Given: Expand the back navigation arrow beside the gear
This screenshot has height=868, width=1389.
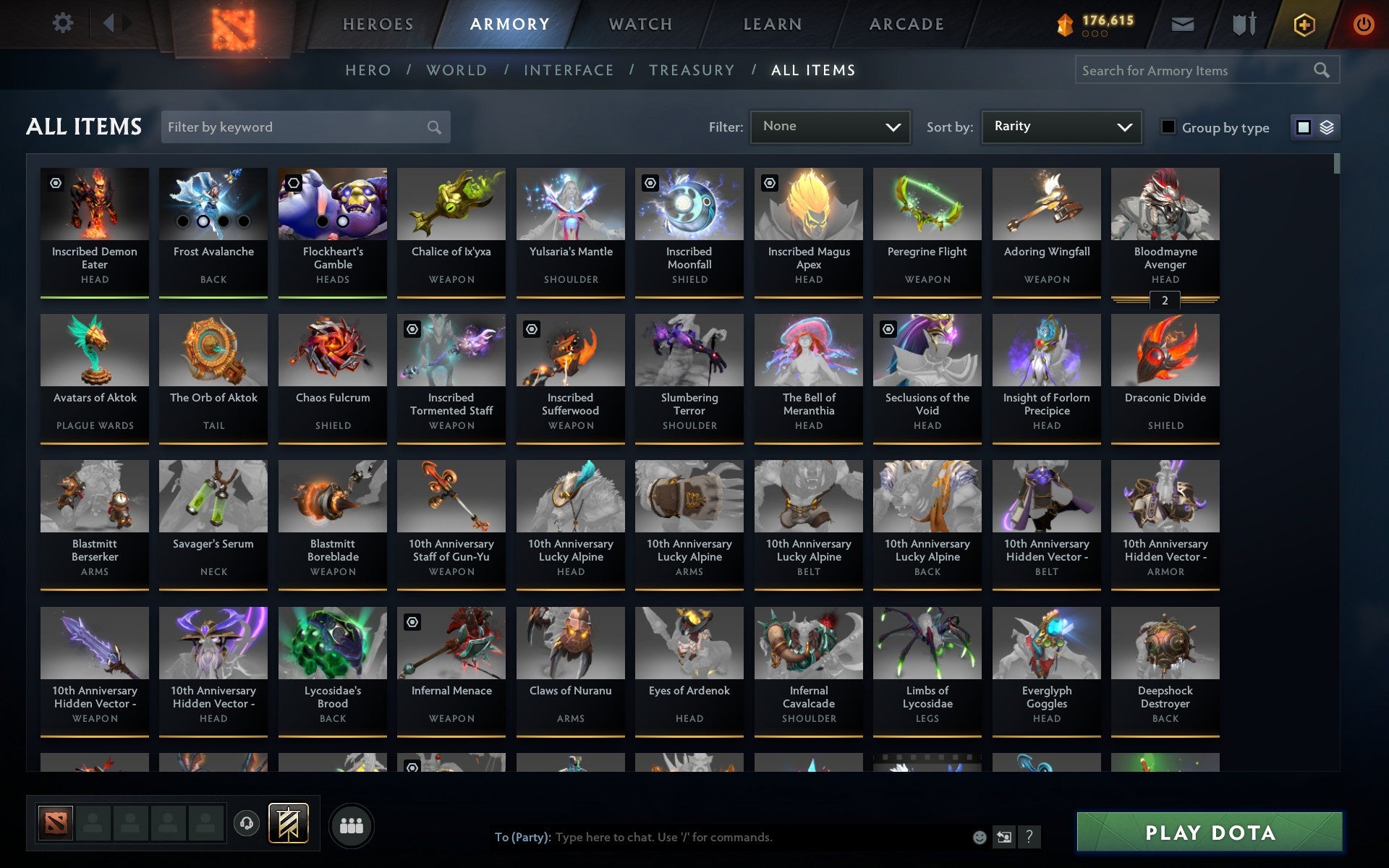Looking at the screenshot, I should coord(109,23).
